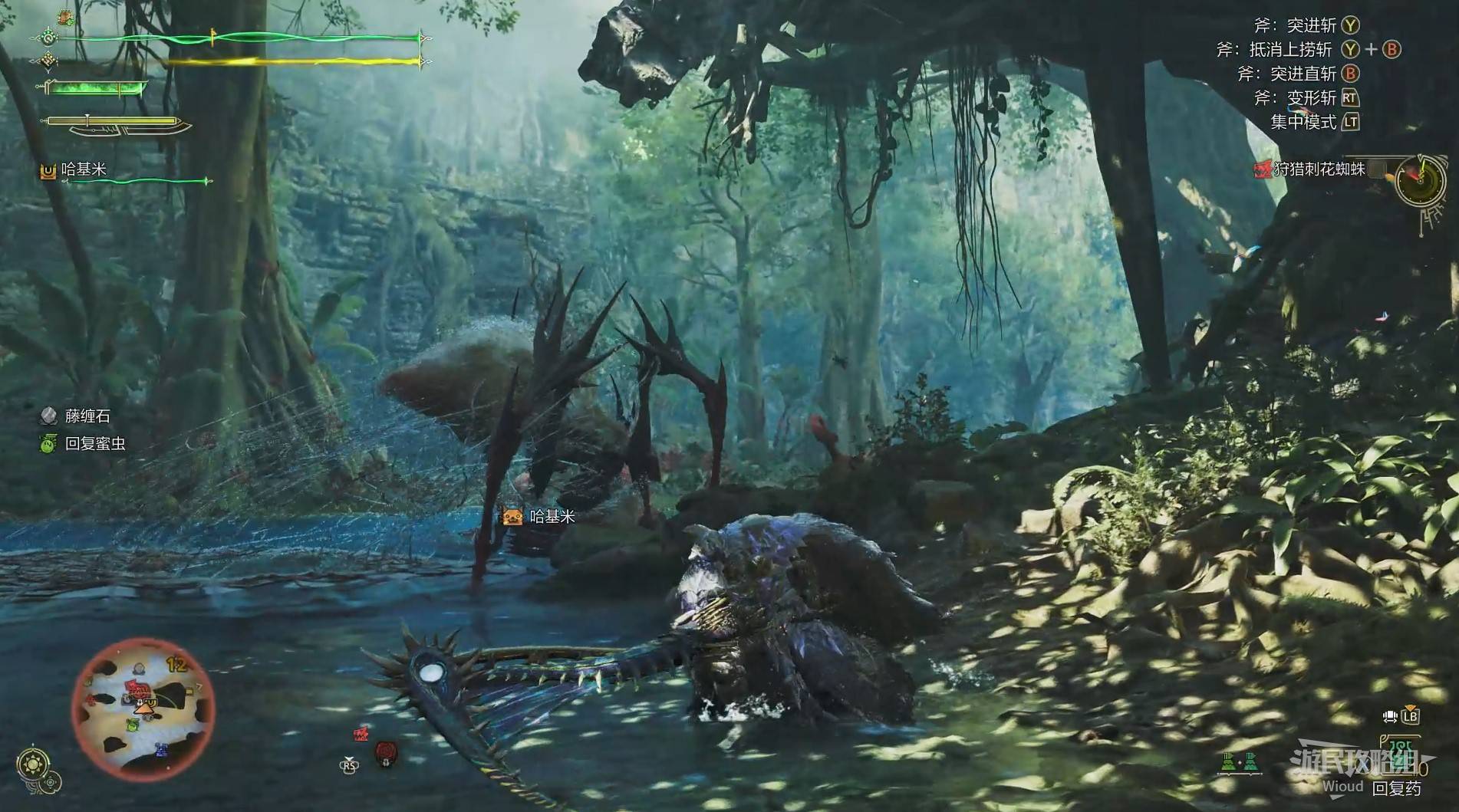Image resolution: width=1459 pixels, height=812 pixels.
Task: Select 回复蜜虫 in the nearby items list
Action: pyautogui.click(x=94, y=443)
